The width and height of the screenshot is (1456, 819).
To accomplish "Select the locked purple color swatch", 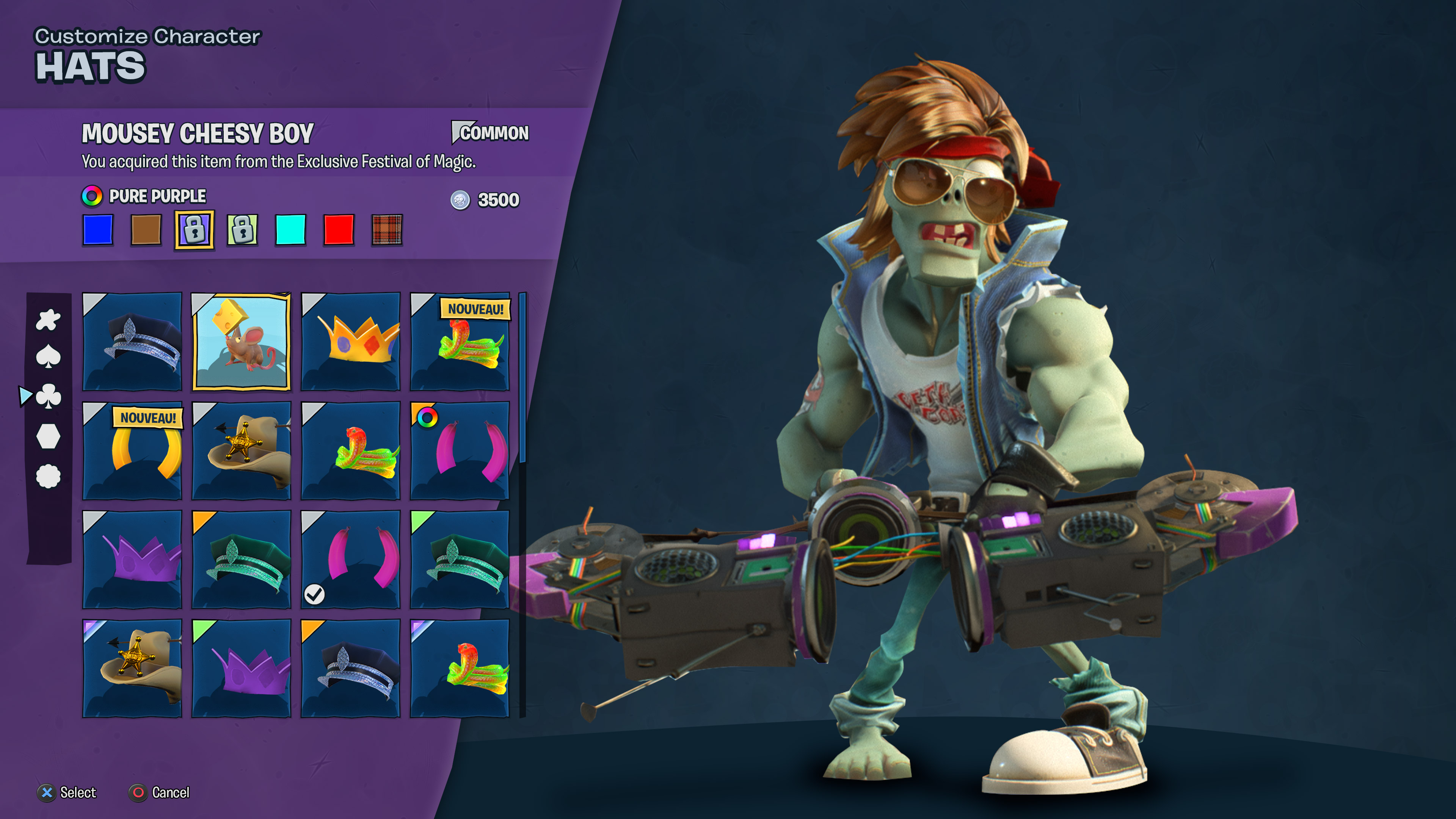I will (195, 229).
